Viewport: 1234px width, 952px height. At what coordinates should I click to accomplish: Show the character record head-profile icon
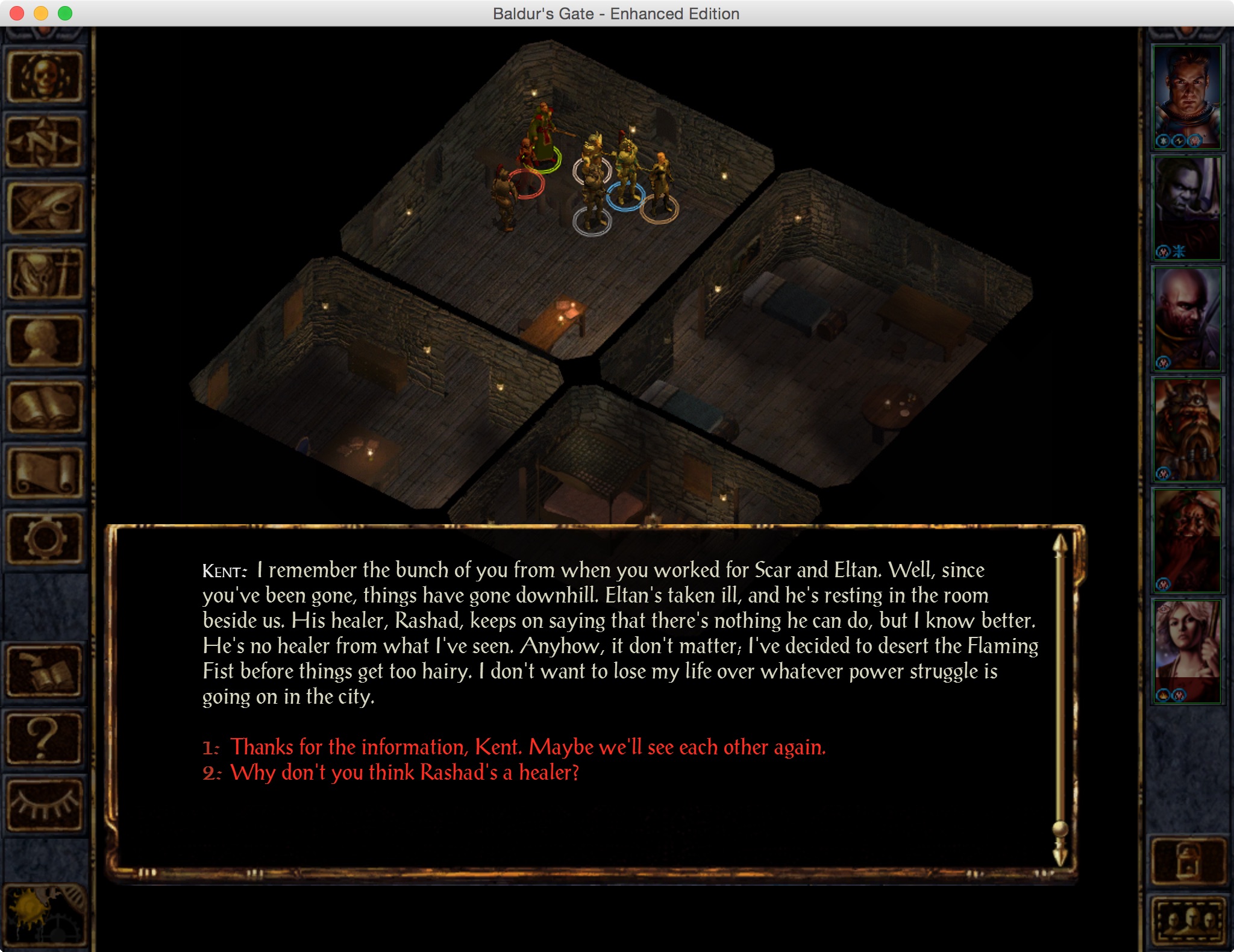44,340
